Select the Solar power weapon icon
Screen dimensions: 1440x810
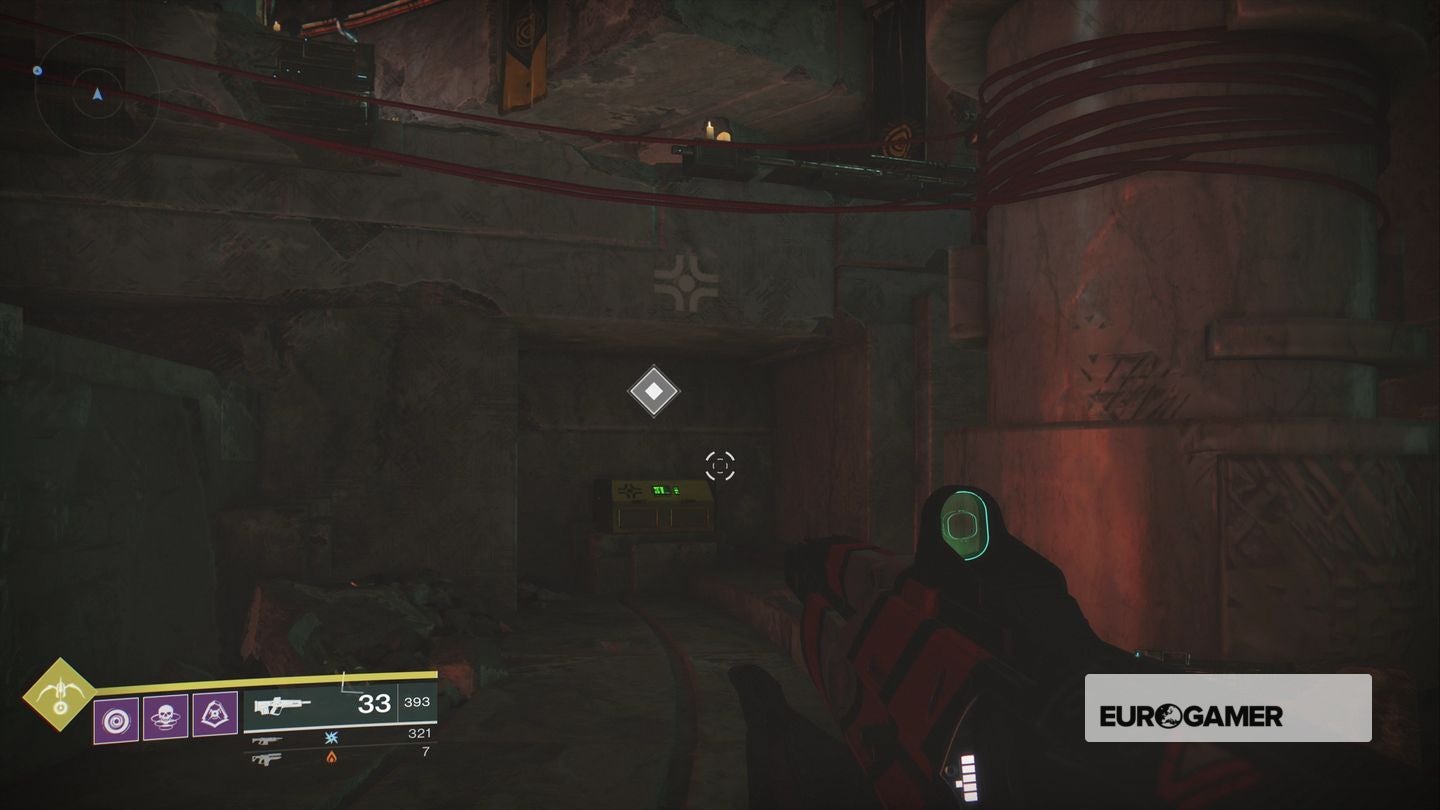pos(267,760)
